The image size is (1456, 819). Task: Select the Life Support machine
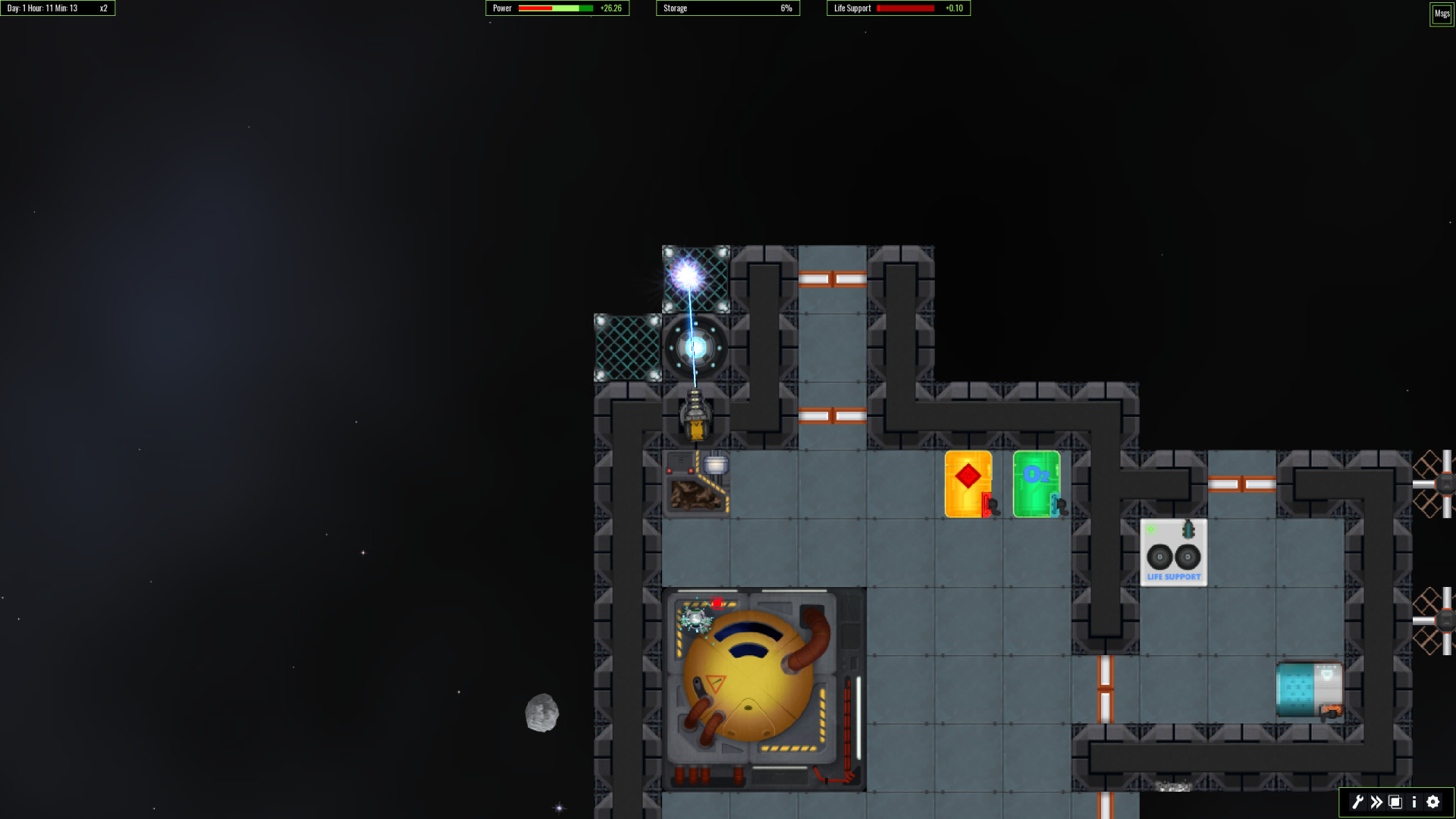tap(1174, 552)
